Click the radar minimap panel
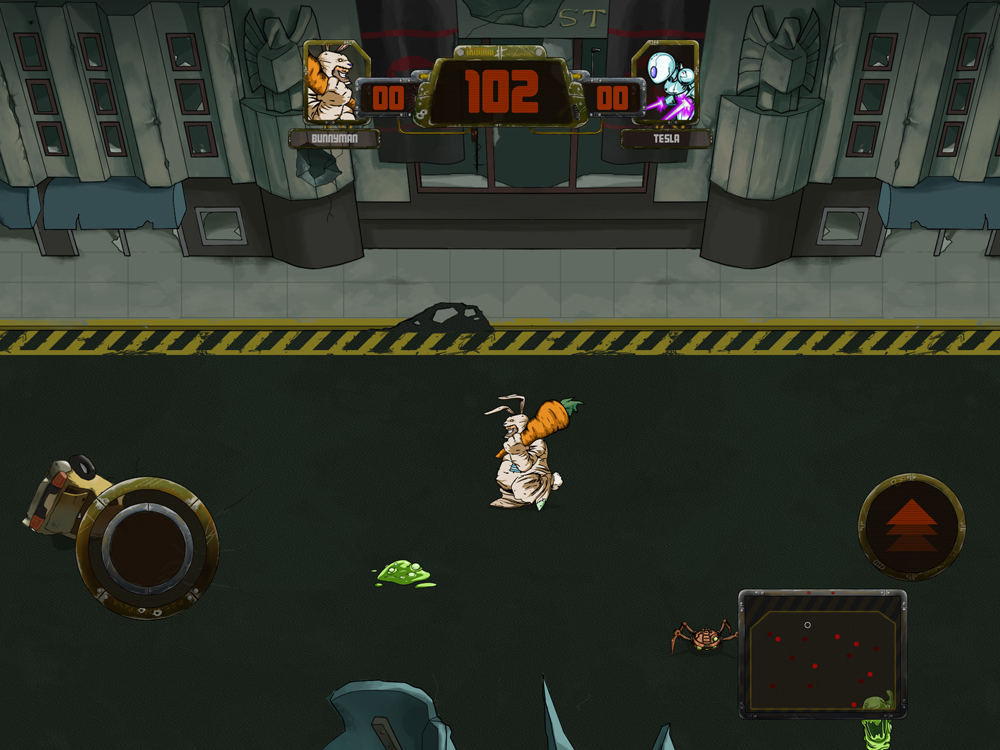This screenshot has height=750, width=1000. [x=822, y=653]
